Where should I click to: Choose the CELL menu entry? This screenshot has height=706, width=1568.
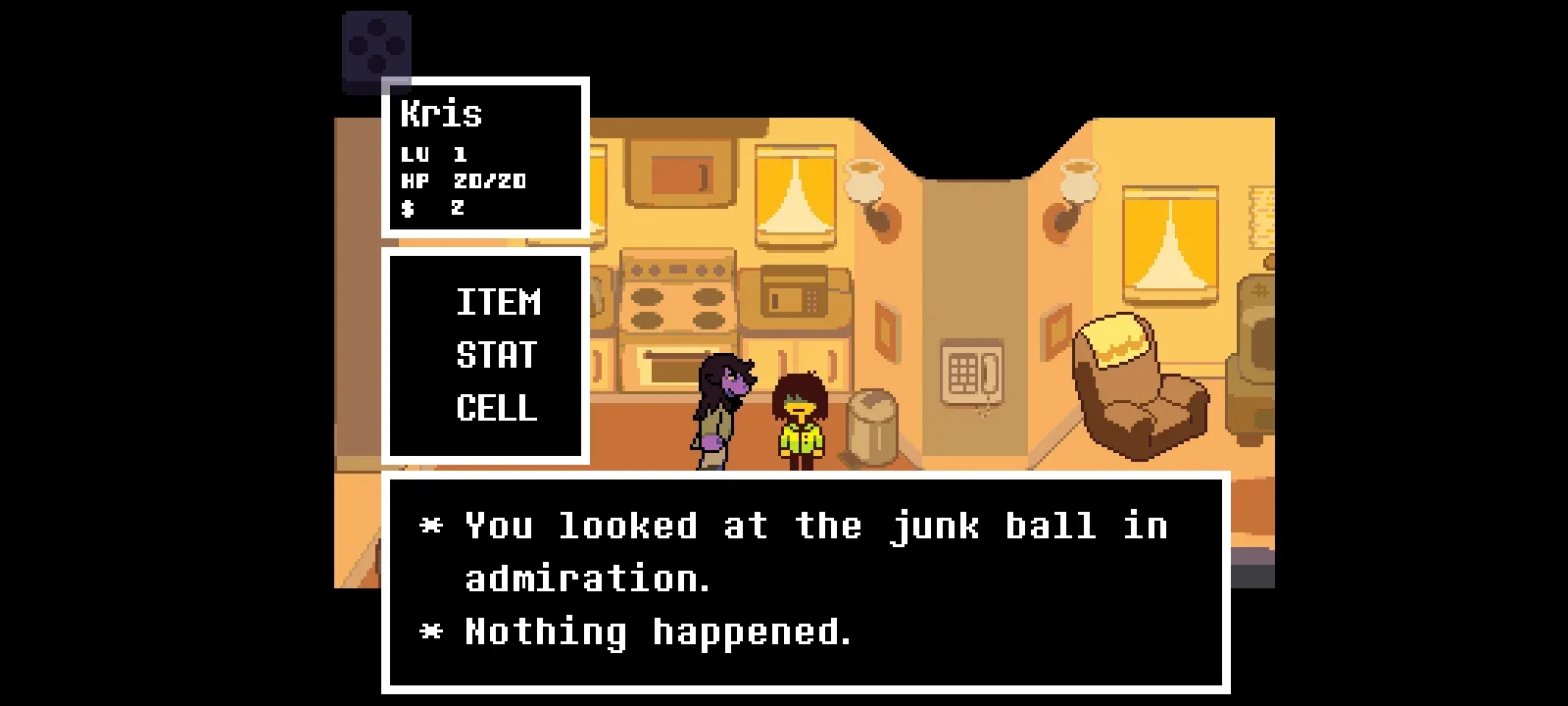point(497,408)
